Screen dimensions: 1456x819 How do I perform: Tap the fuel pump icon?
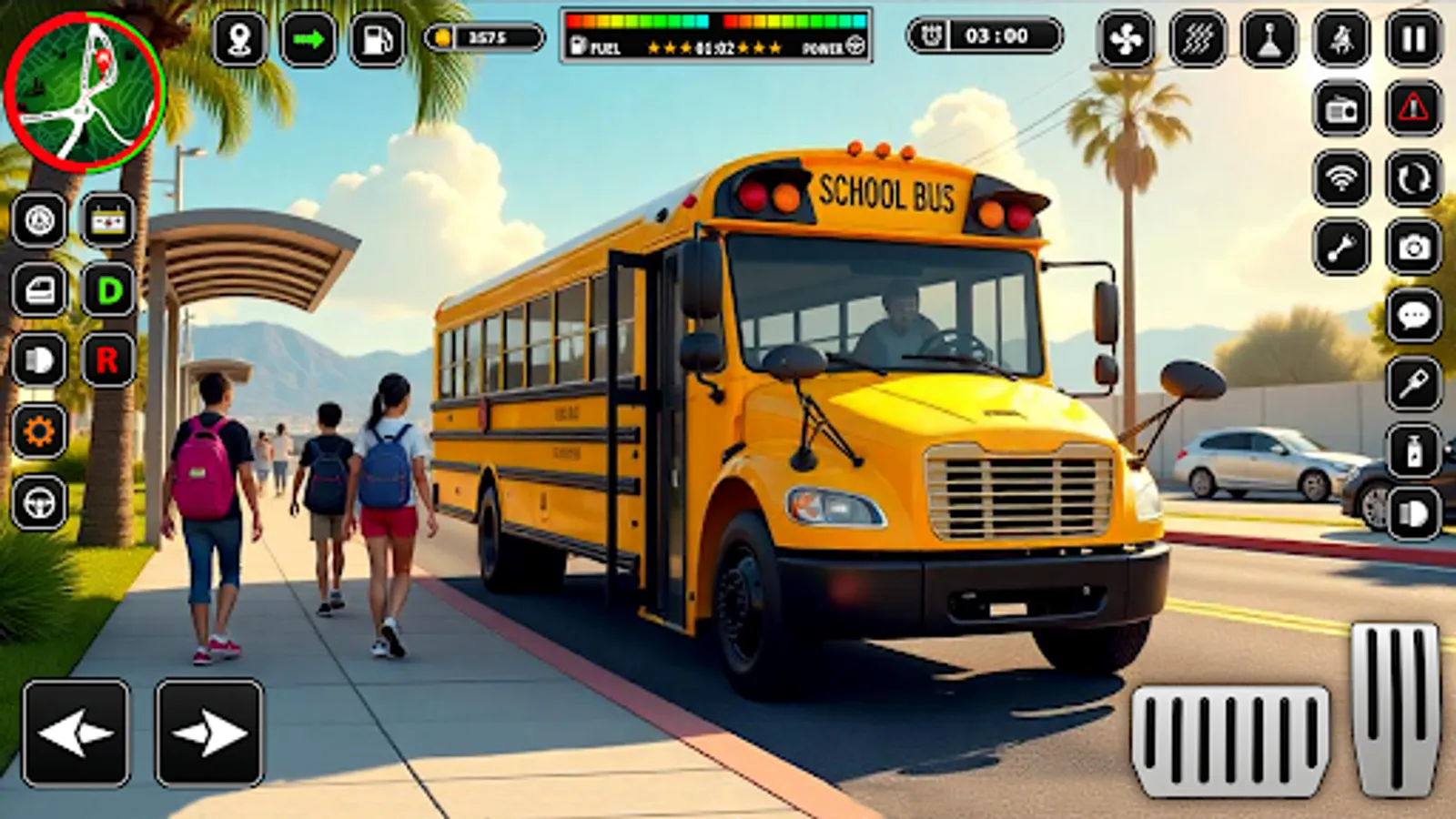[377, 36]
